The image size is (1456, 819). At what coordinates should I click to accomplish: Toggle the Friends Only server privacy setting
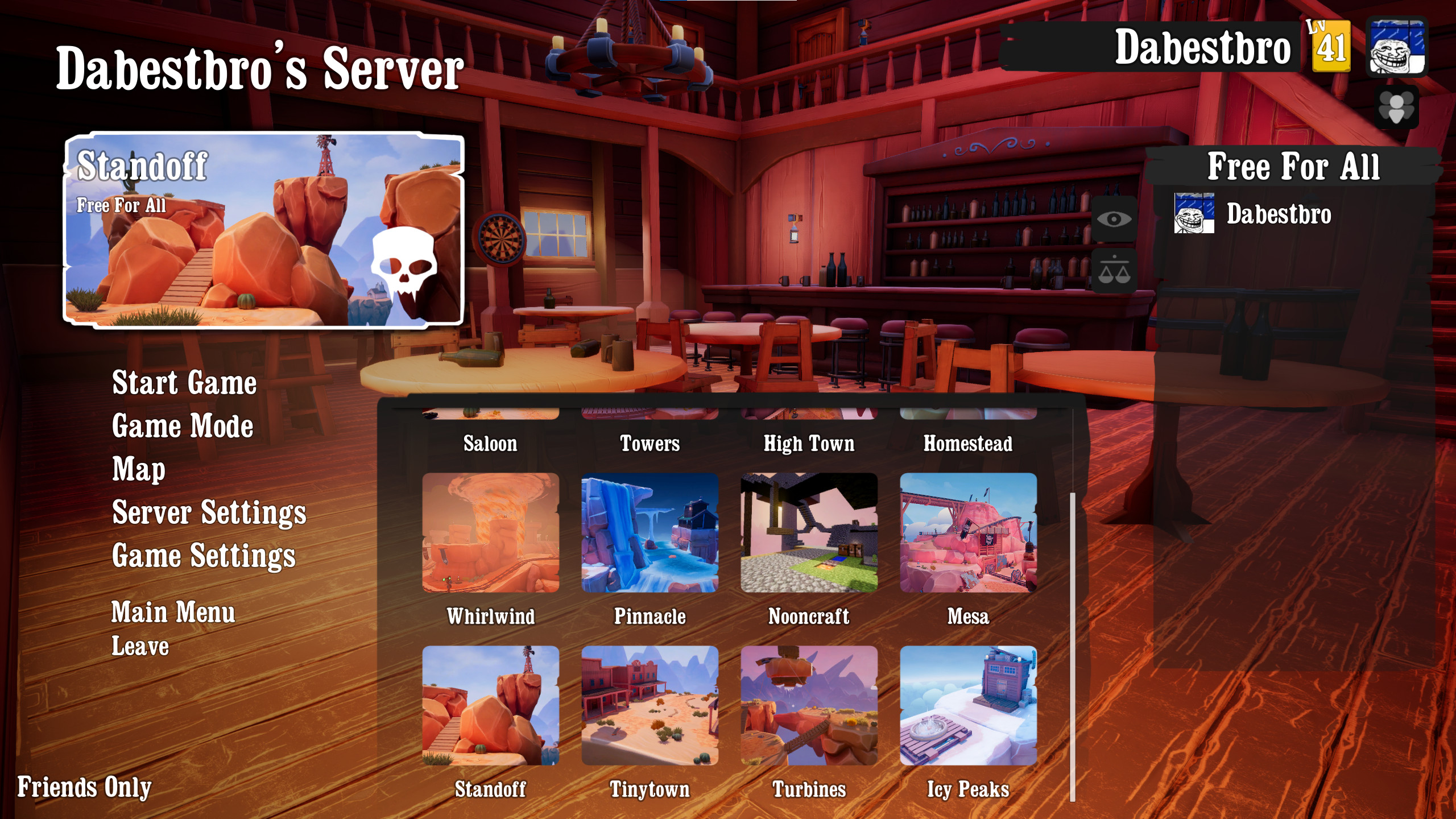click(84, 787)
